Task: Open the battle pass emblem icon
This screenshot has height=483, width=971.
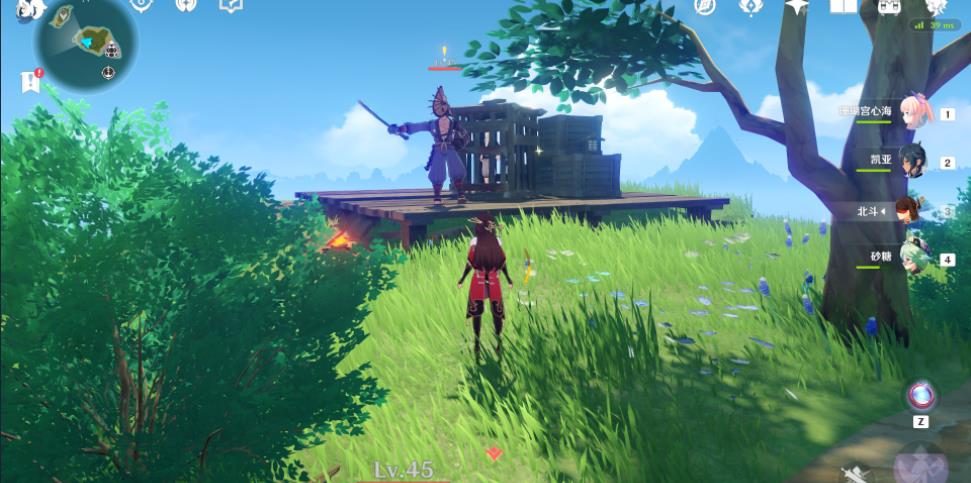Action: (x=751, y=6)
